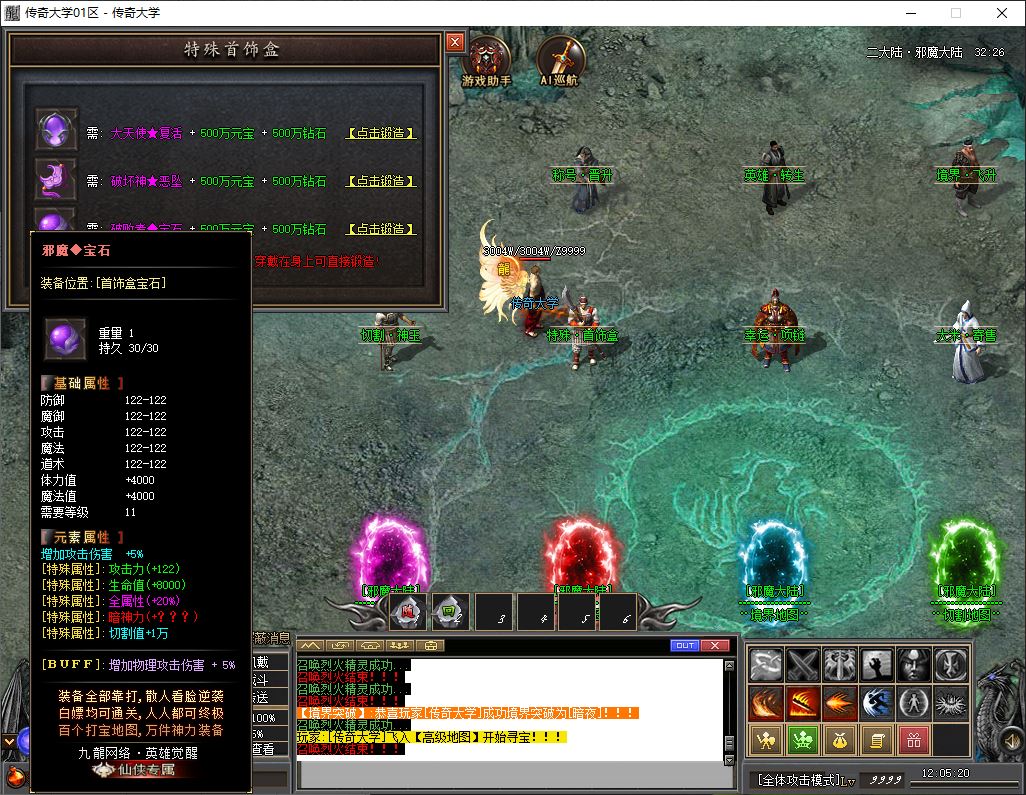The height and width of the screenshot is (795, 1026).
Task: Cast the fireball skill
Action: tap(840, 702)
